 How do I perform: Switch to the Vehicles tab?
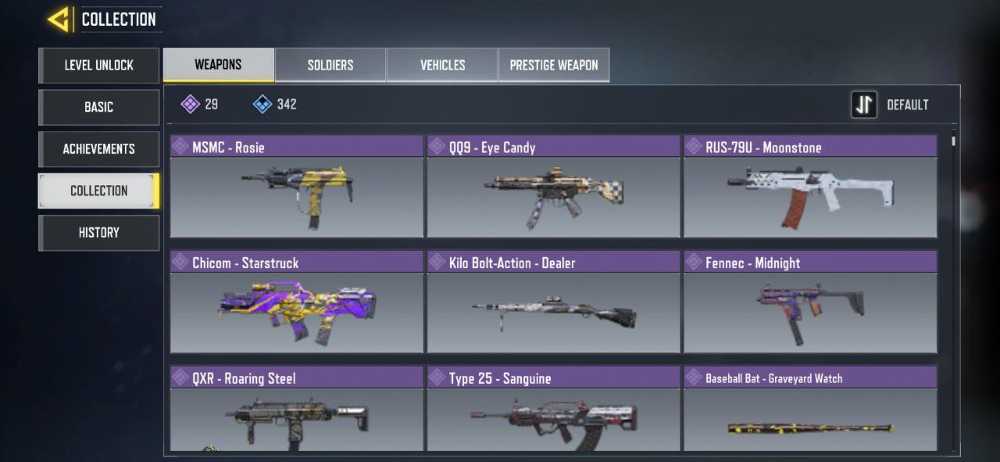[x=442, y=65]
